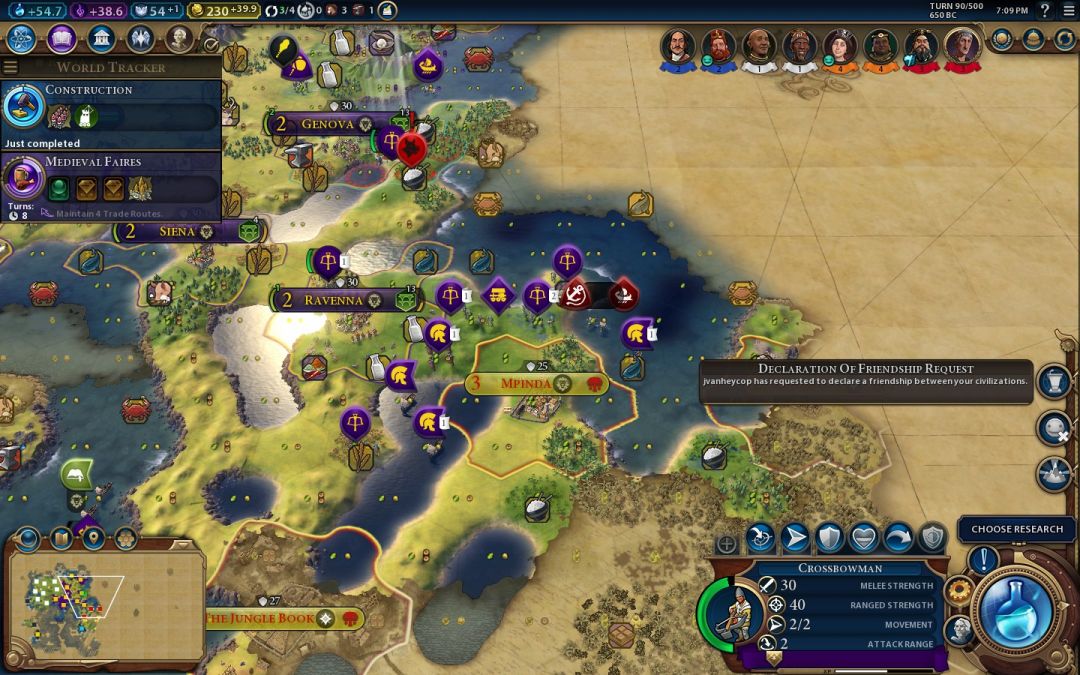Viewport: 1080px width, 675px height.
Task: Choose the Move To unit action
Action: point(795,538)
